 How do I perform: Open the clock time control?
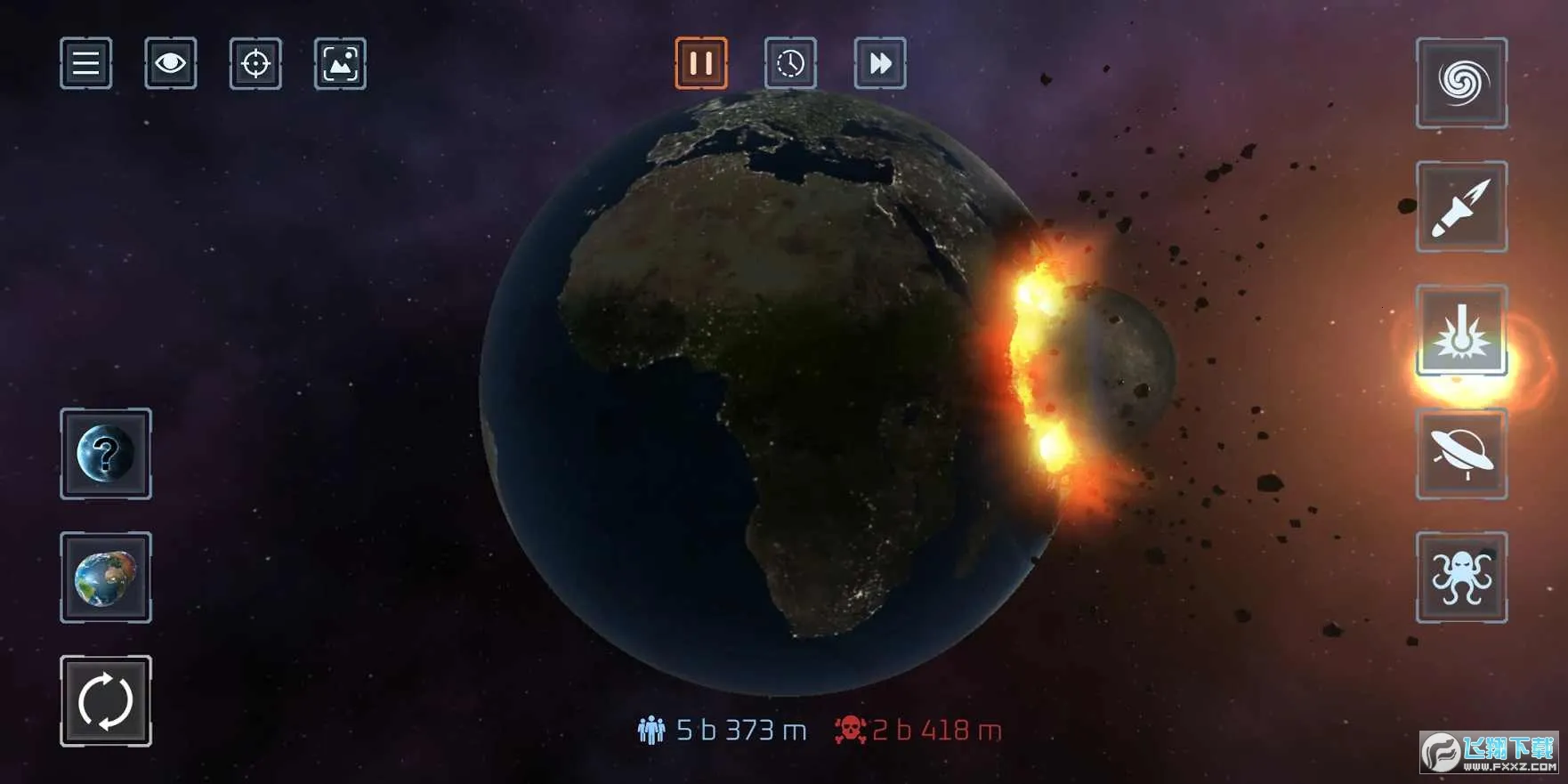[790, 62]
